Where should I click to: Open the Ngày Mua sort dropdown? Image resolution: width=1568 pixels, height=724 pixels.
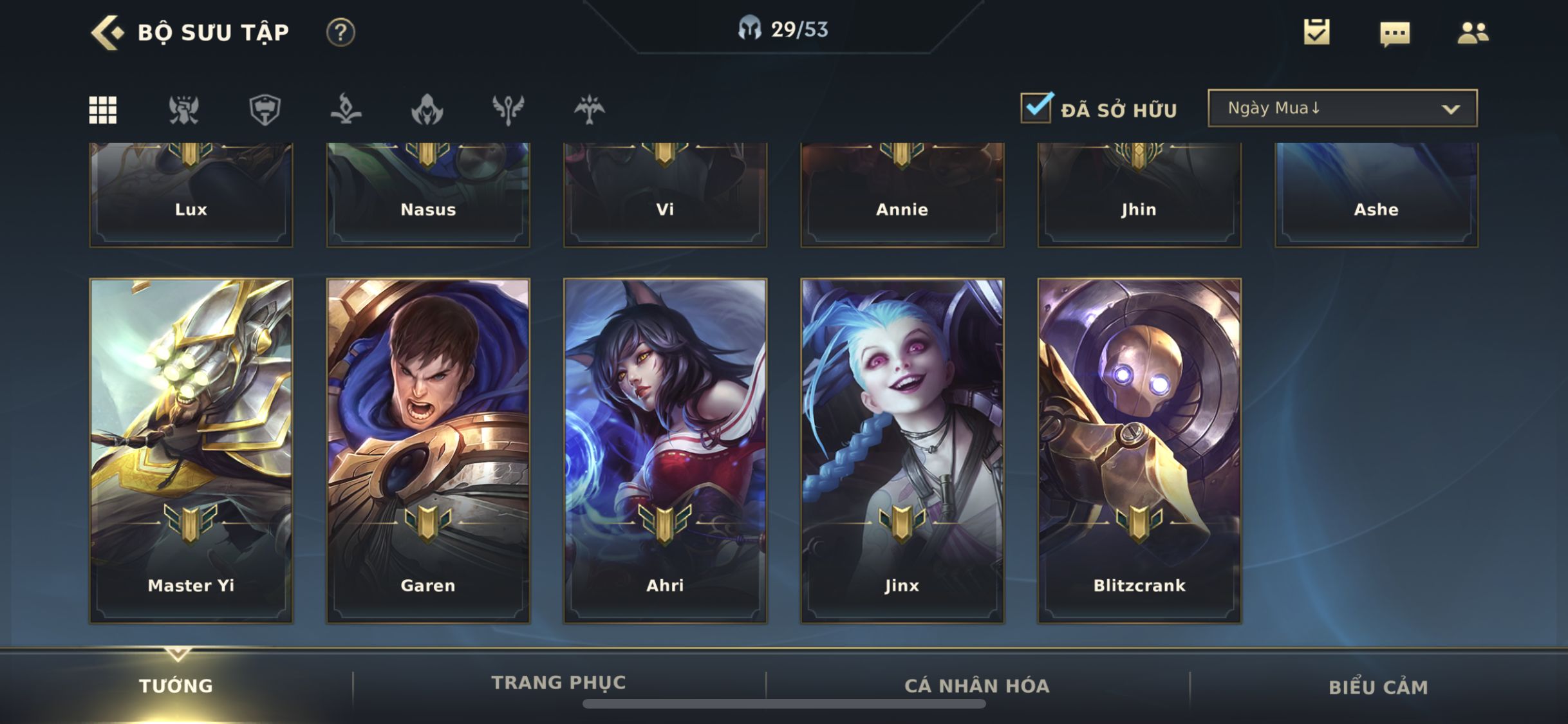point(1342,108)
